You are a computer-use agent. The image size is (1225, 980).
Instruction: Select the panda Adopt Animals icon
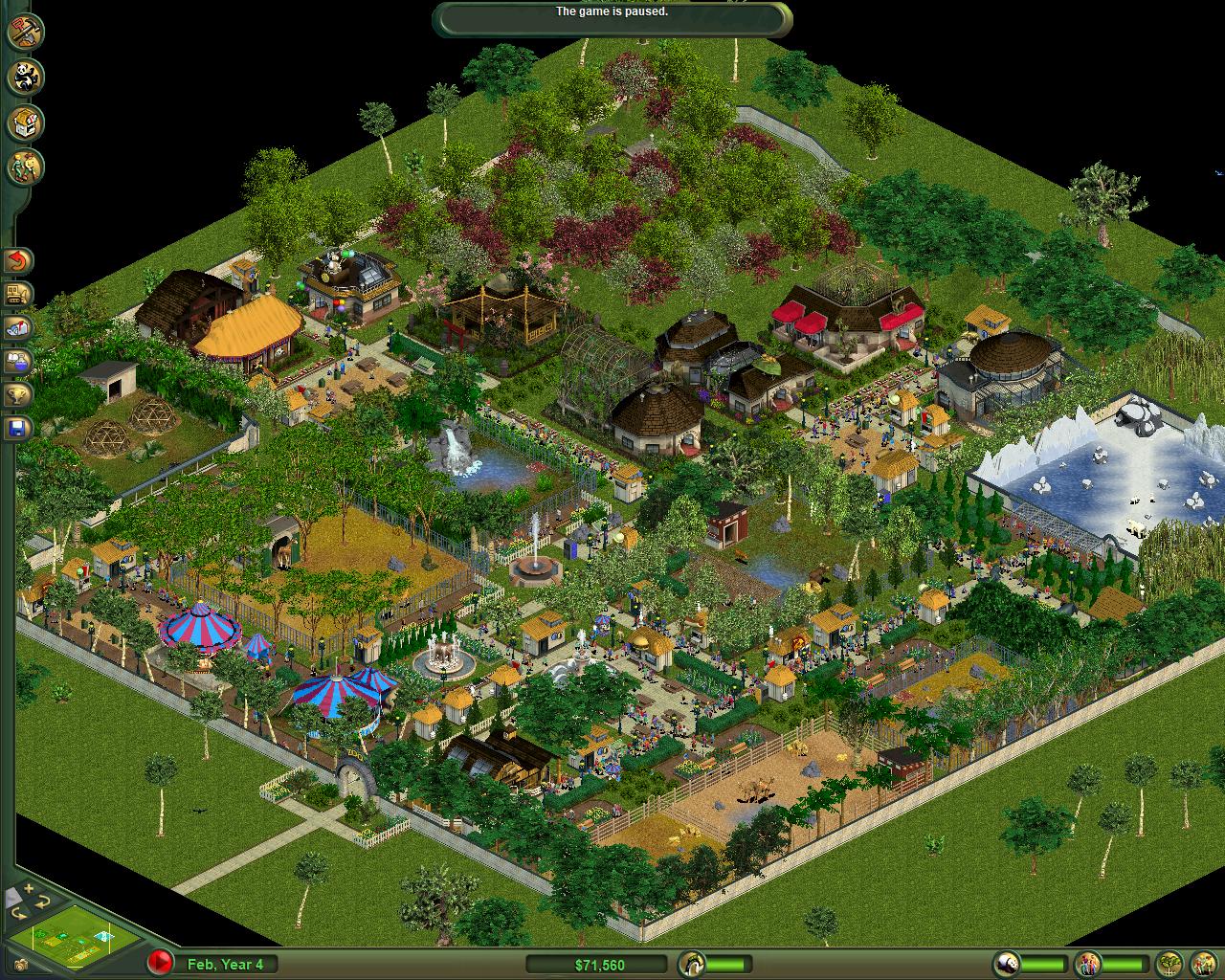[x=24, y=77]
